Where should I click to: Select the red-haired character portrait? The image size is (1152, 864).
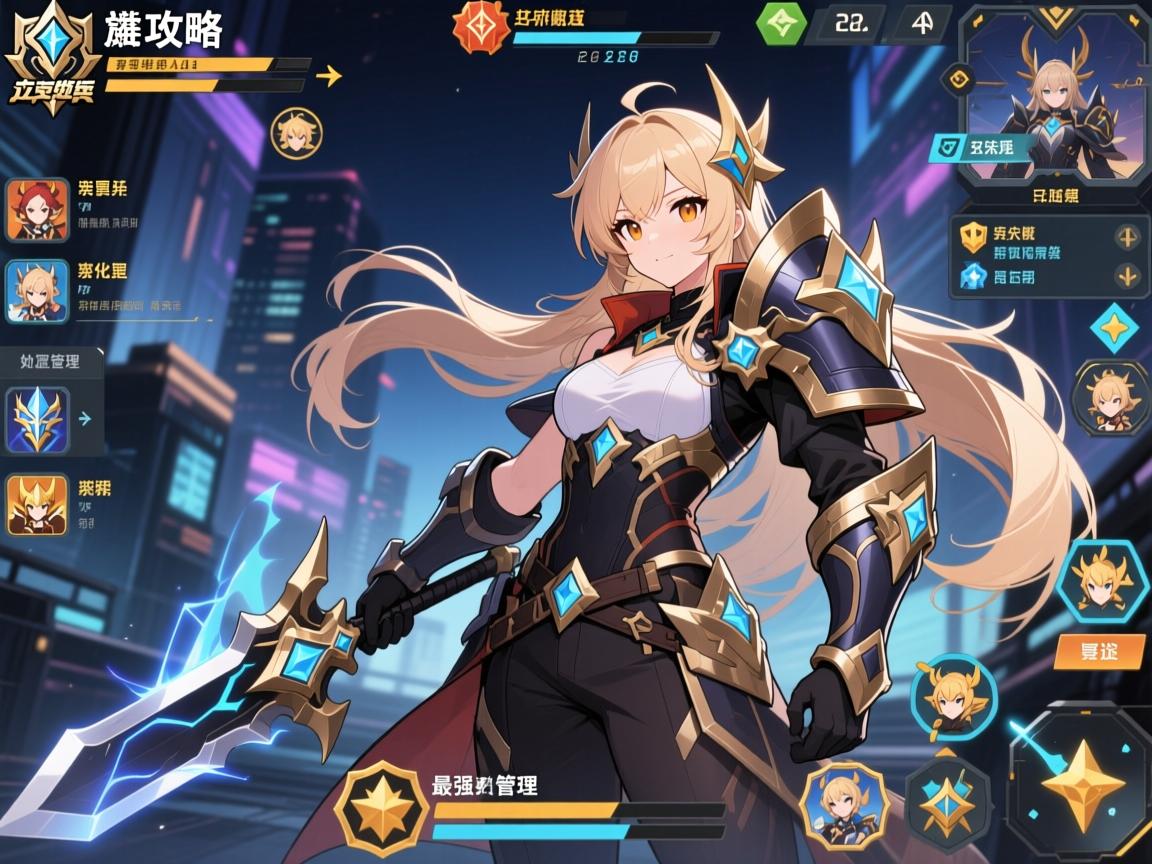[37, 210]
